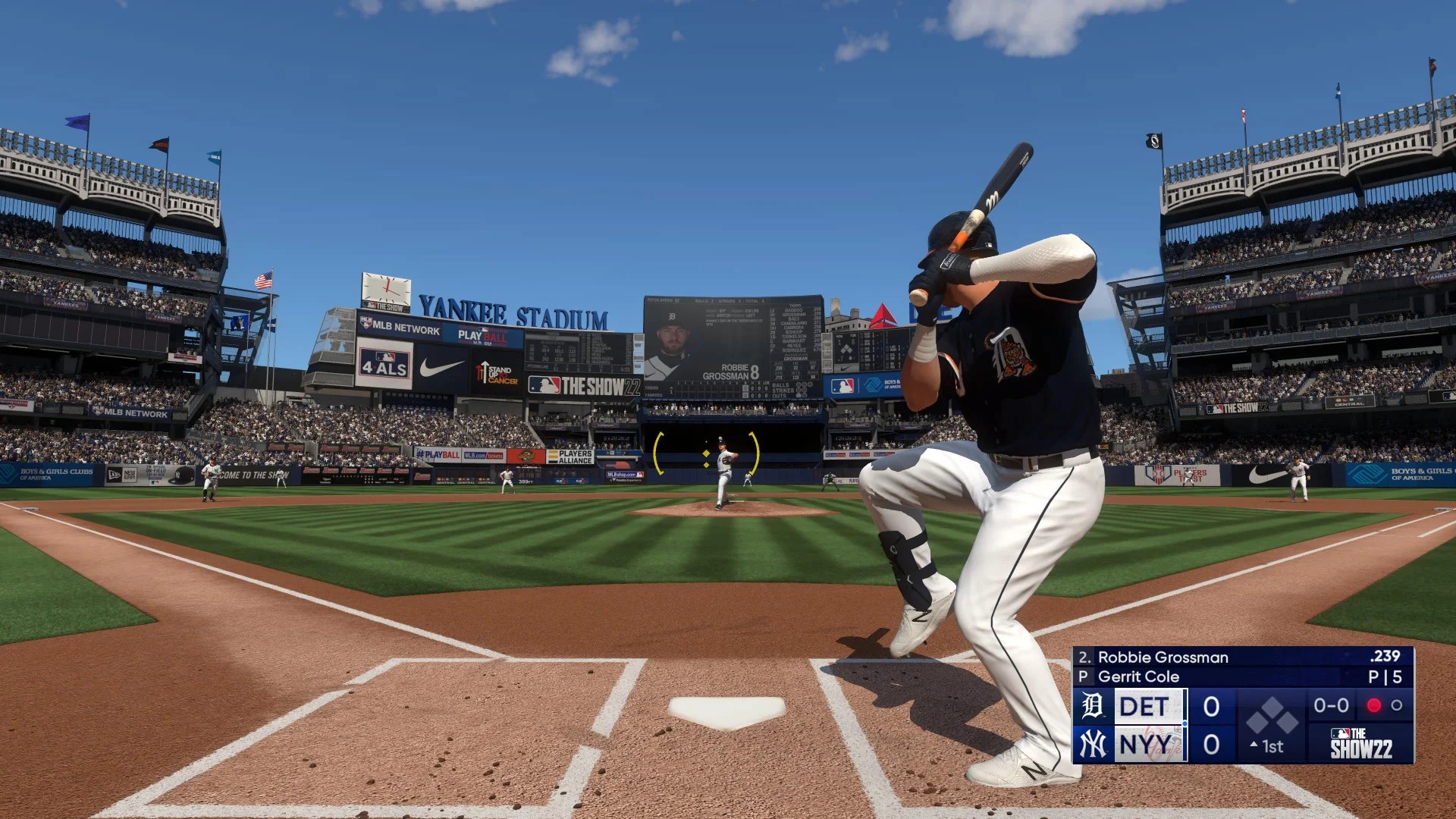Click the Robbie Grossman batter row
Image resolution: width=1456 pixels, height=819 pixels.
[x=1241, y=657]
